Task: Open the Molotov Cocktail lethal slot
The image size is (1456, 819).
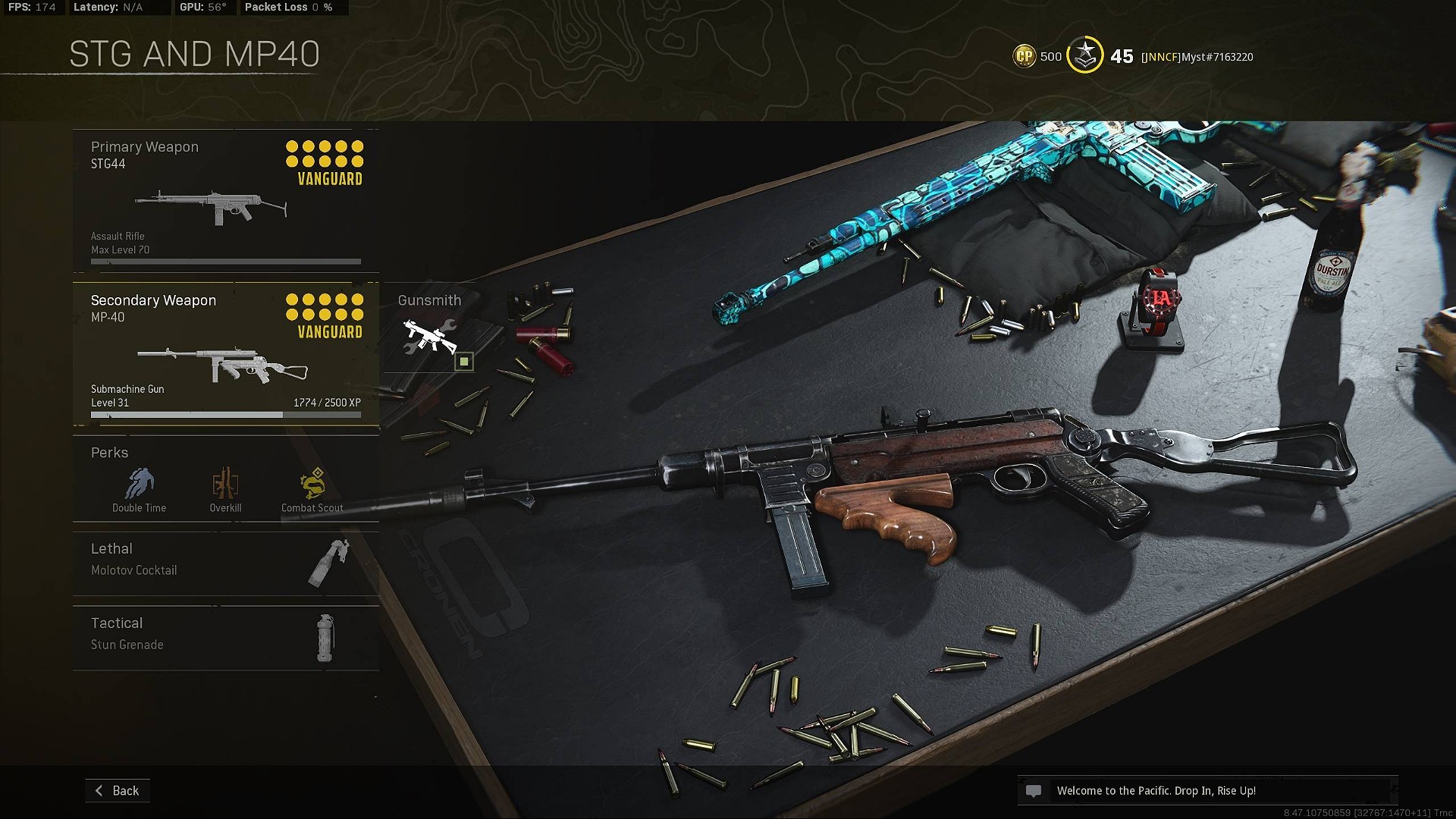Action: pos(225,563)
